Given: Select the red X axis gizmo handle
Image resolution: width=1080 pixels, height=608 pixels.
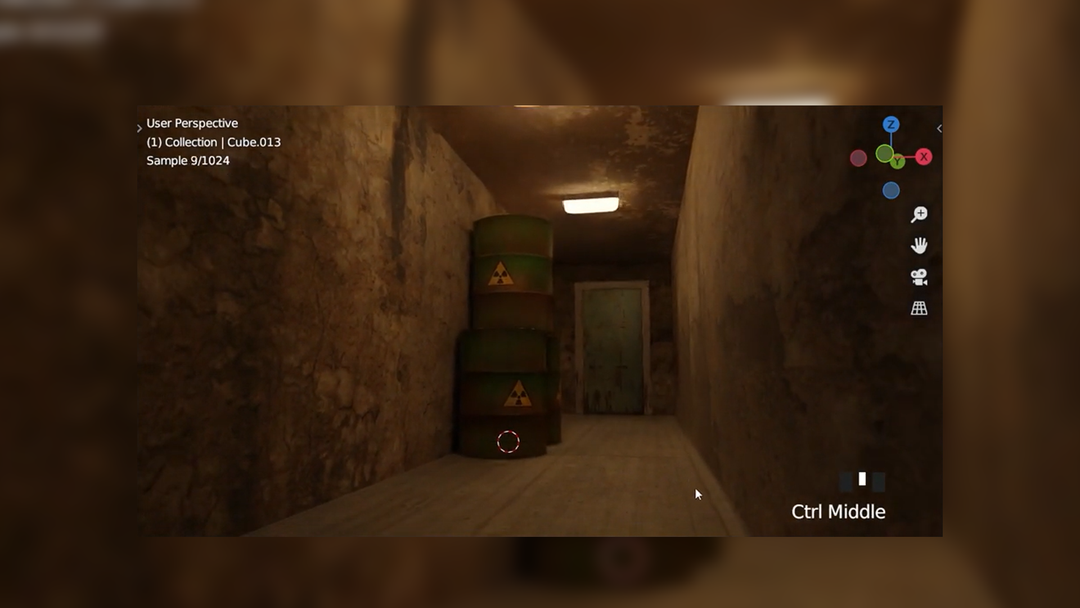Looking at the screenshot, I should tap(924, 157).
